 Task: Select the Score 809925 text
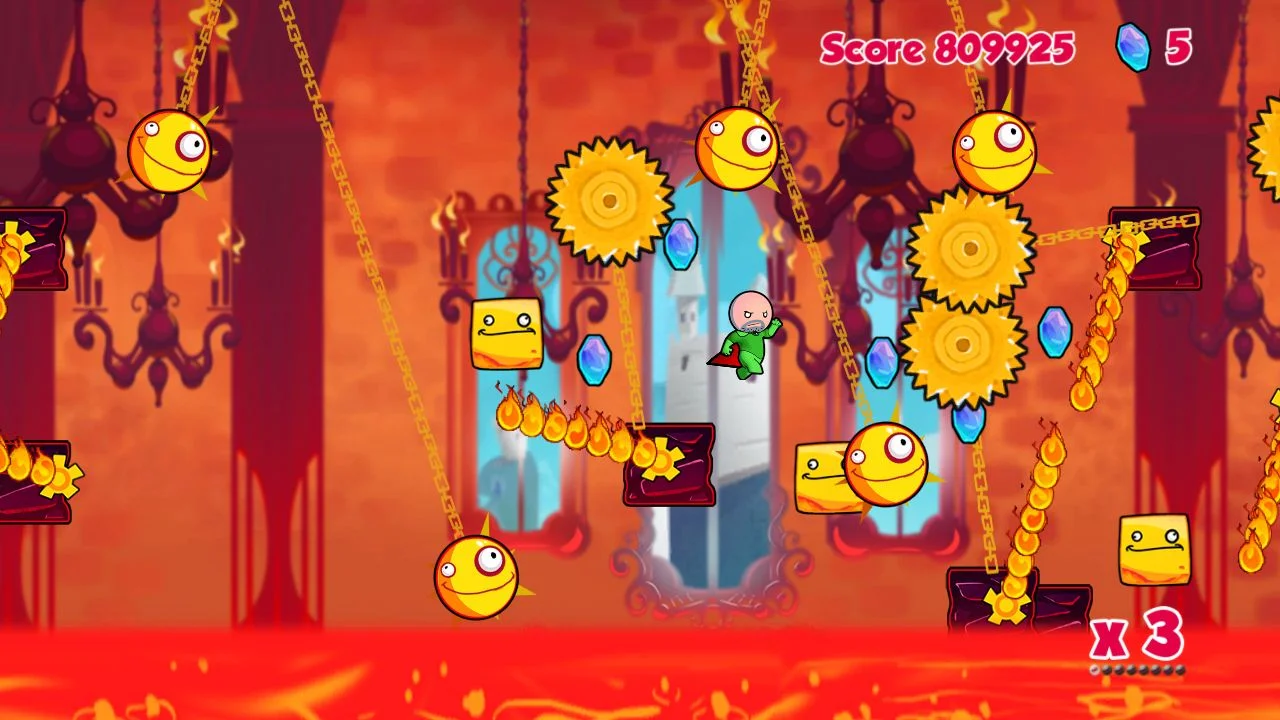tap(948, 46)
